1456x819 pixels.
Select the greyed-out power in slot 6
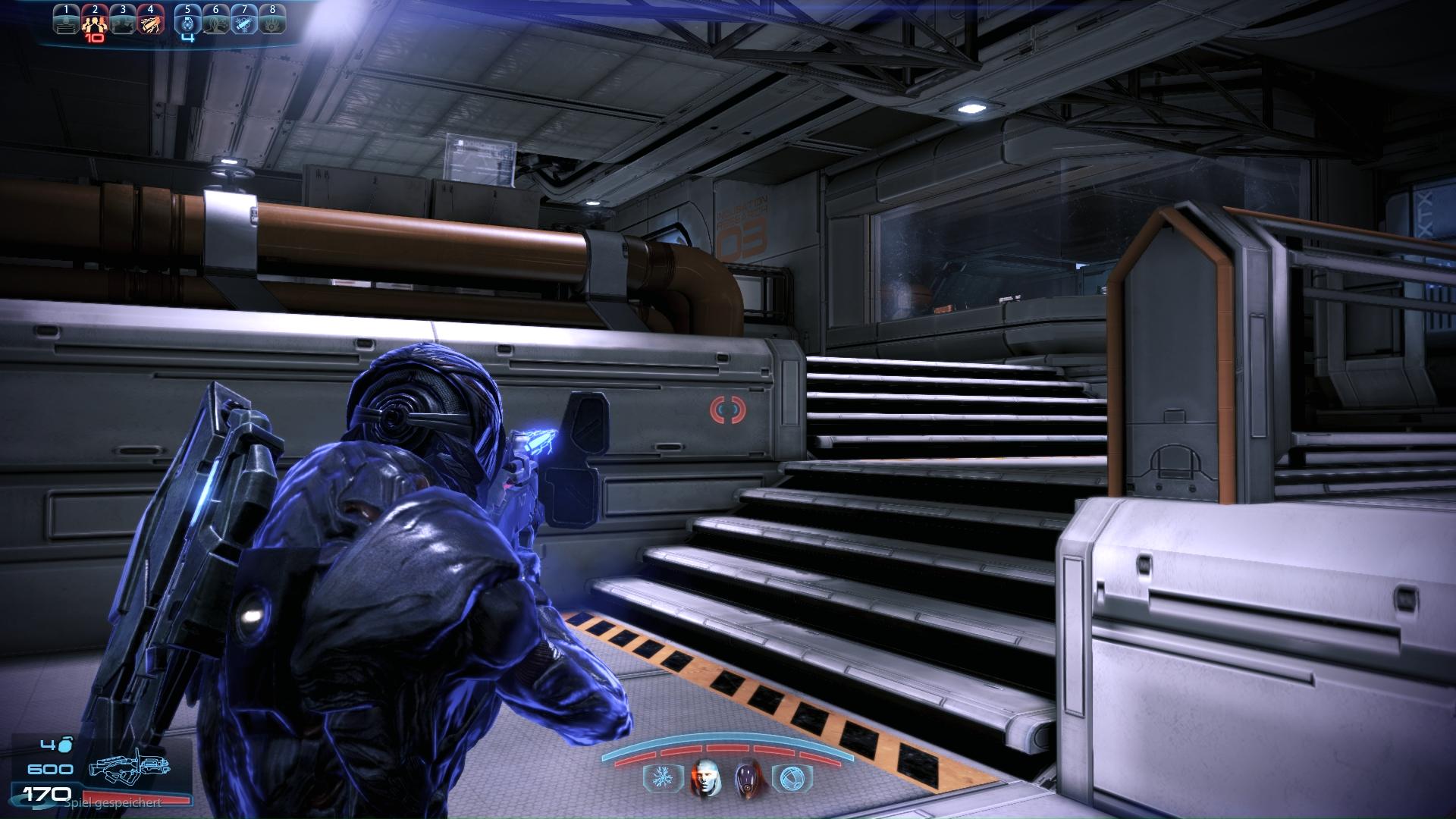point(216,24)
